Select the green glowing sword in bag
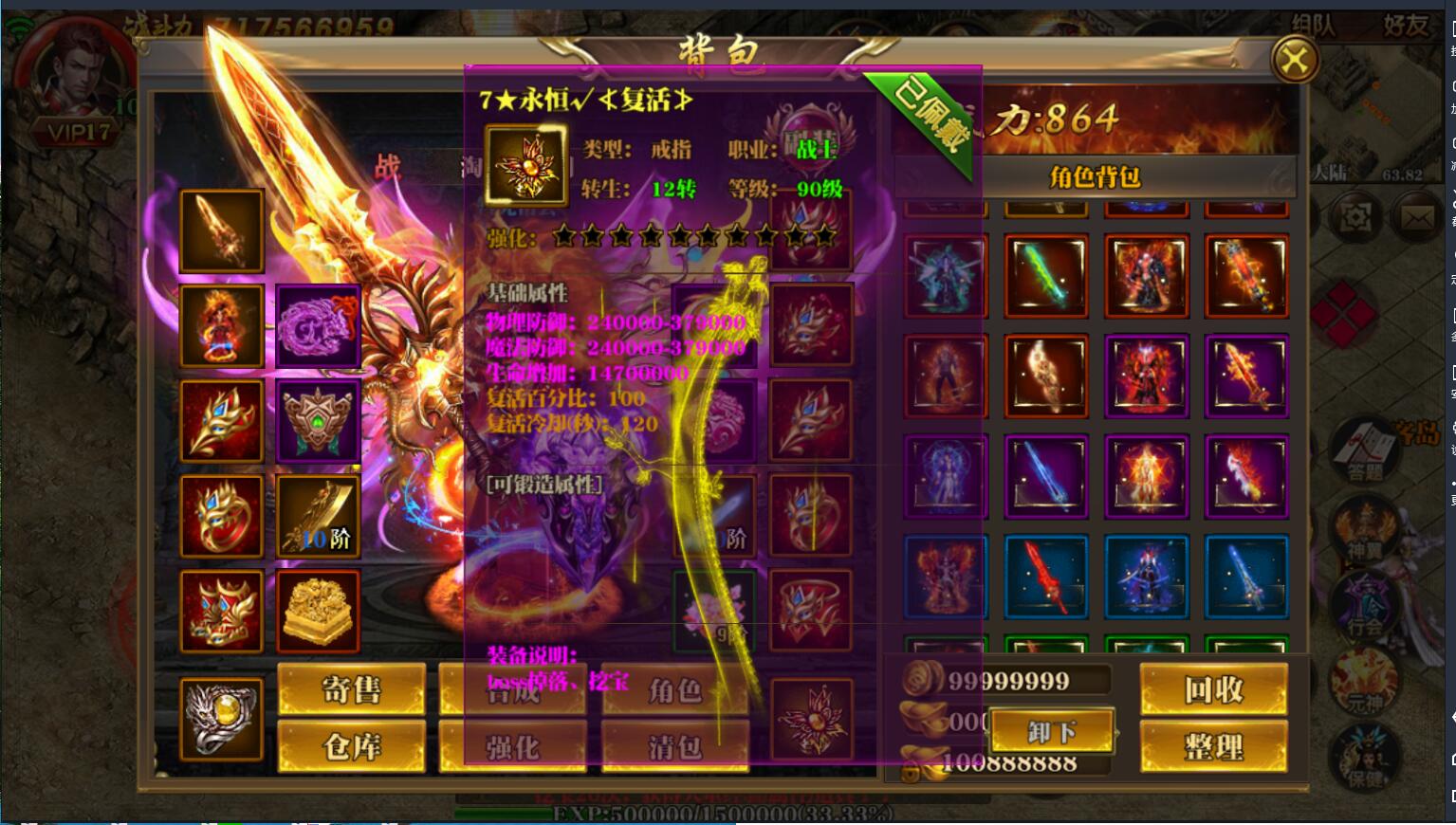Viewport: 1456px width, 825px height. pos(1045,275)
